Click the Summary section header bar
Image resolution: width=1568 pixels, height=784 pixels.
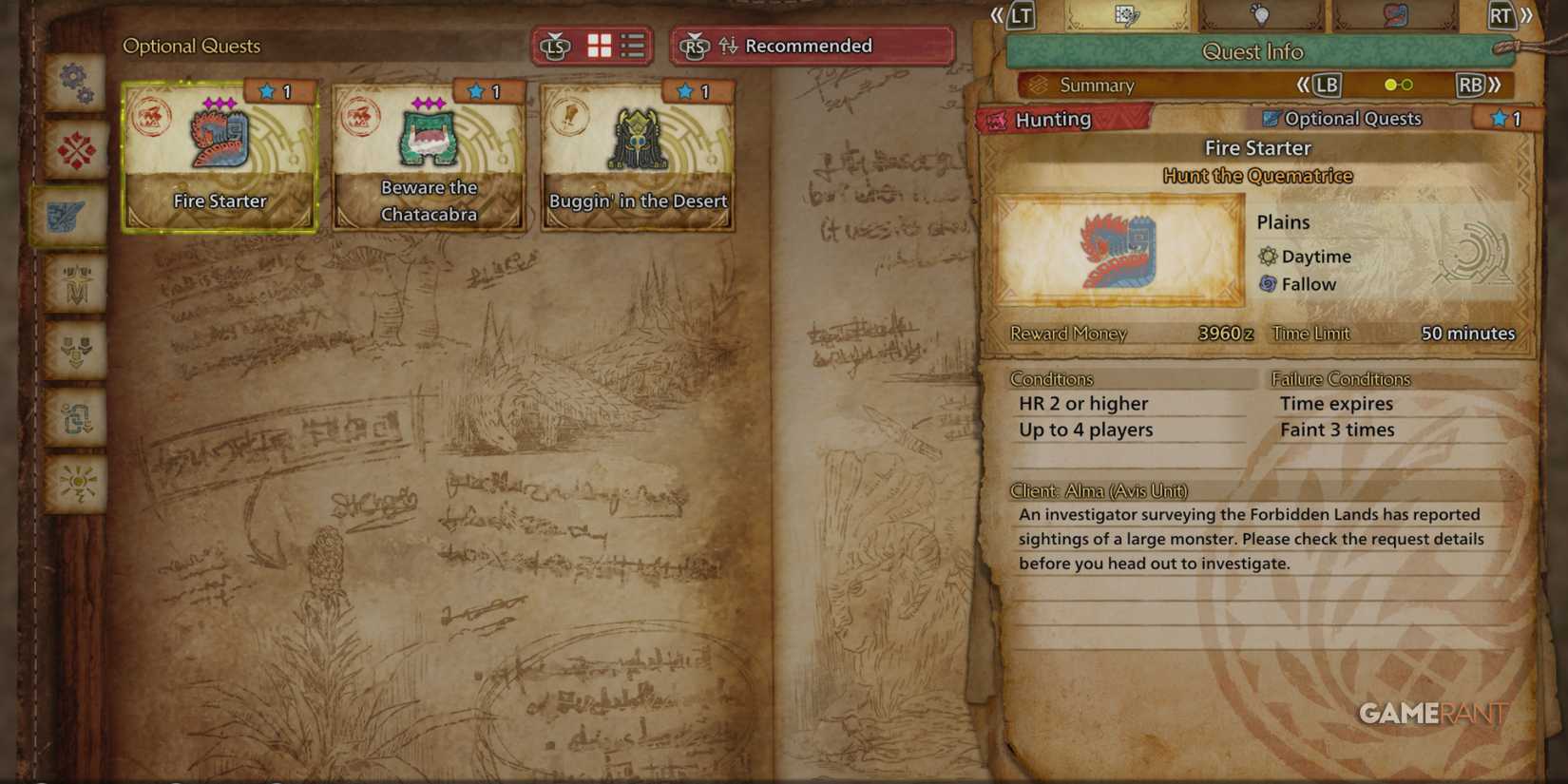[x=1098, y=85]
